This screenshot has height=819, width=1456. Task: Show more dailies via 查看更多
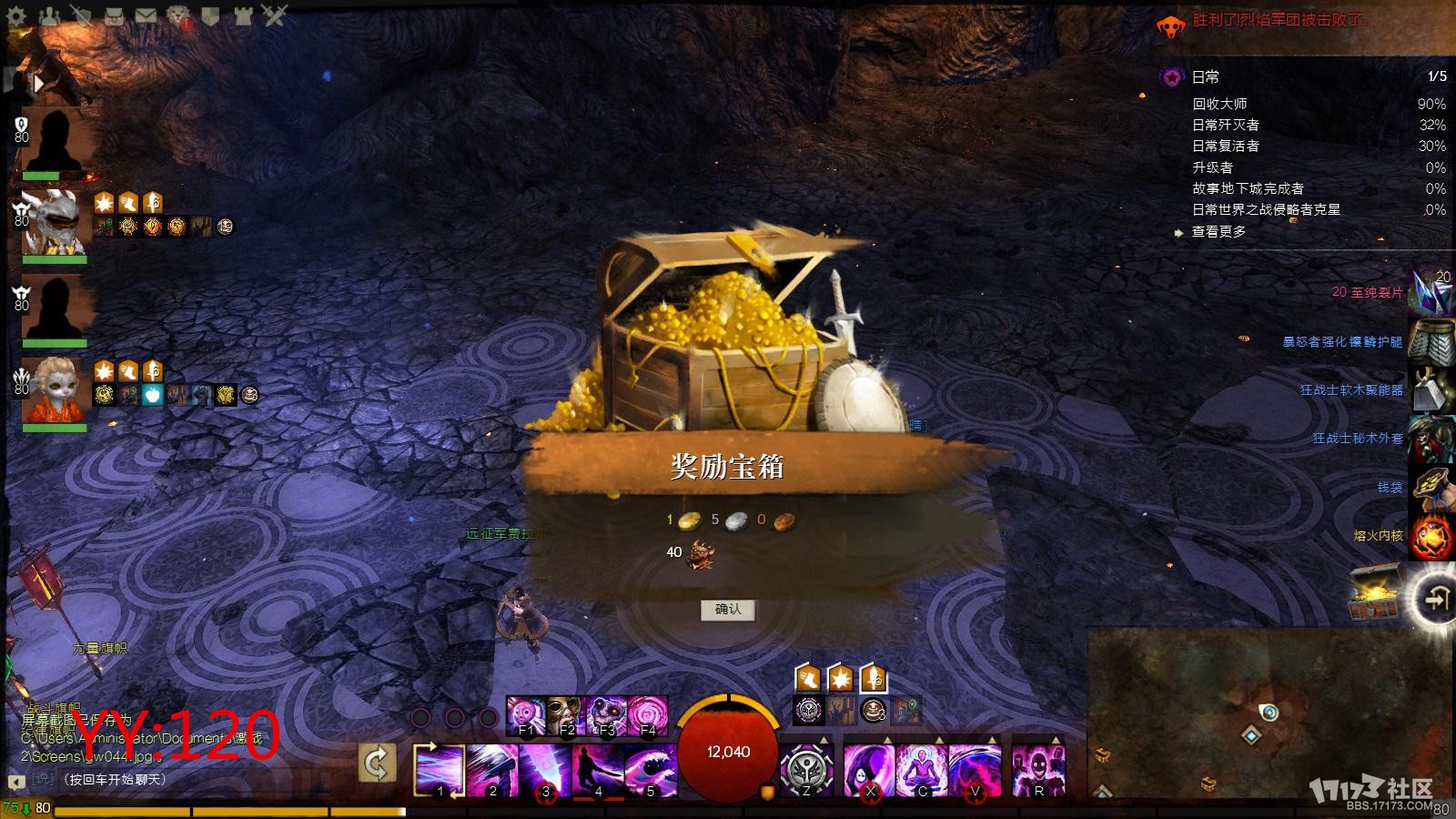point(1219,232)
